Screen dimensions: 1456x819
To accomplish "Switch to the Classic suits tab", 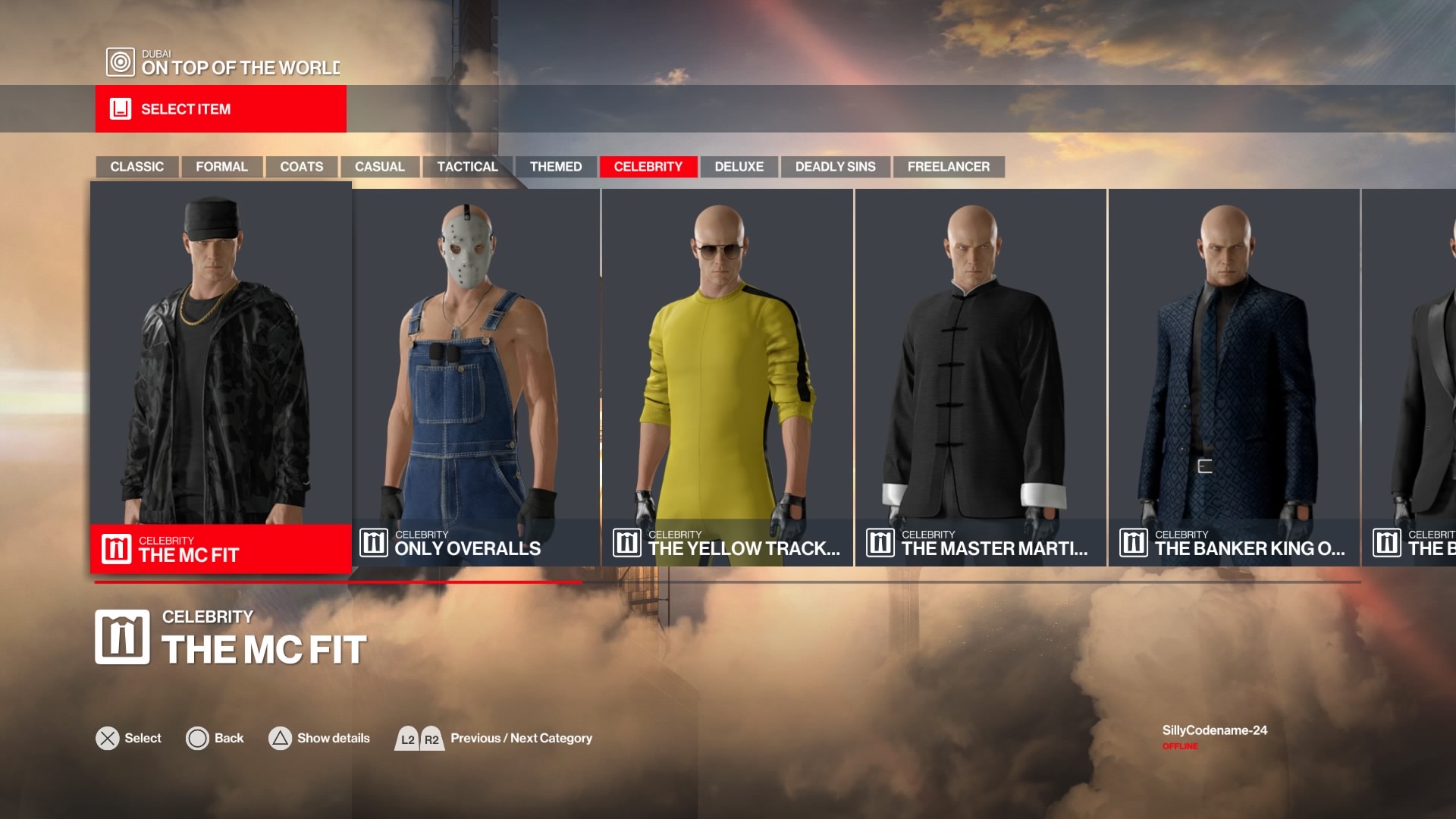I will click(x=136, y=167).
